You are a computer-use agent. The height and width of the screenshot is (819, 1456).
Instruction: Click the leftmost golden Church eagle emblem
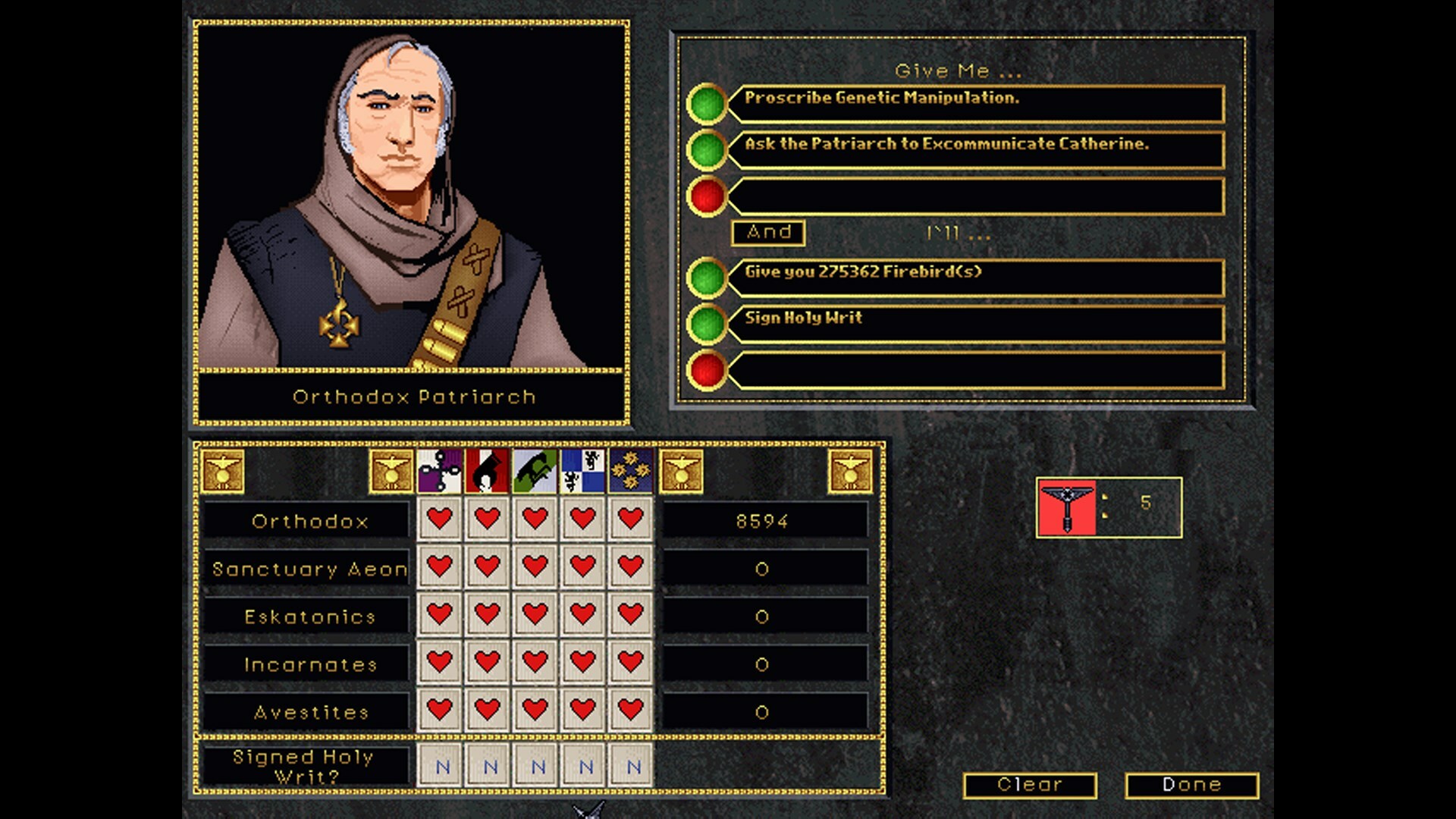(222, 470)
